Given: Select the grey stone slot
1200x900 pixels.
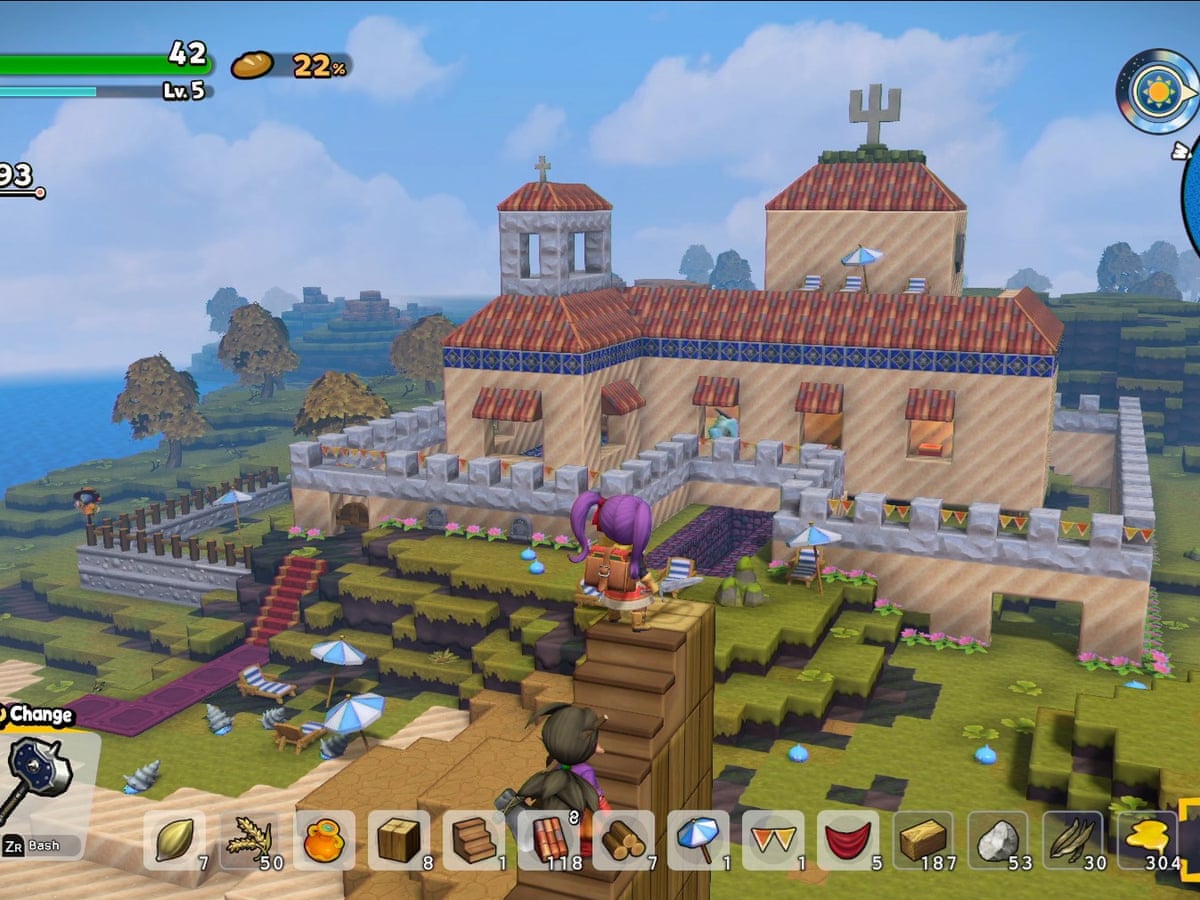Looking at the screenshot, I should [x=998, y=840].
